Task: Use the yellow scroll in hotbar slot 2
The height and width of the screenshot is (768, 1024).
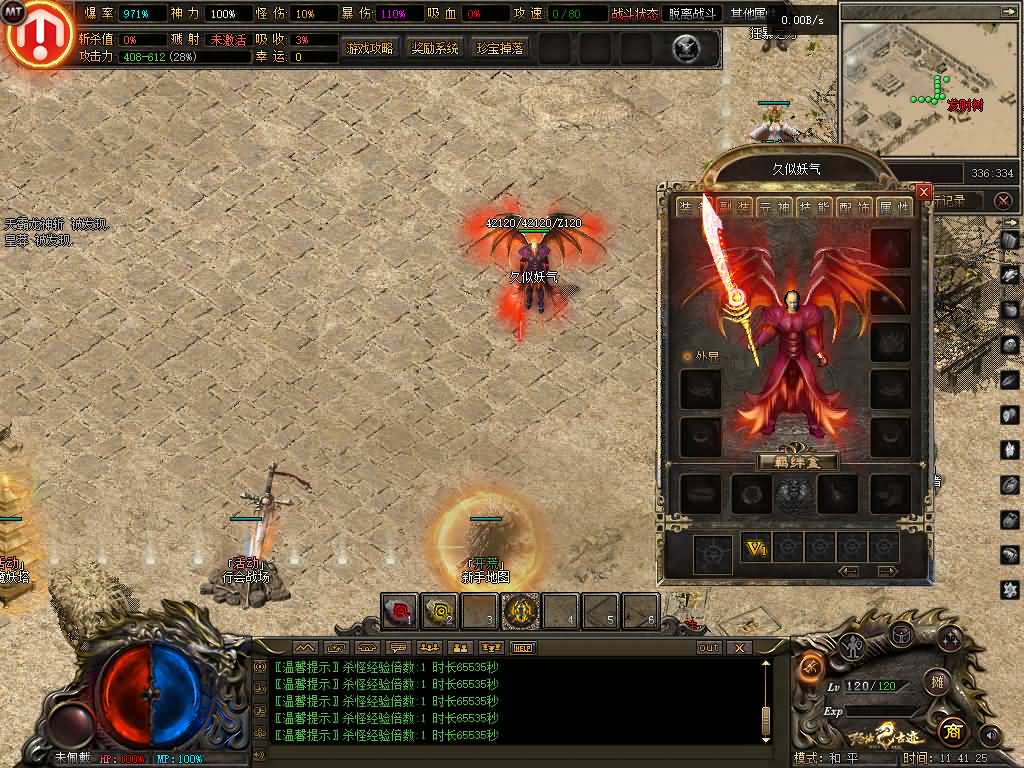Action: (x=439, y=610)
